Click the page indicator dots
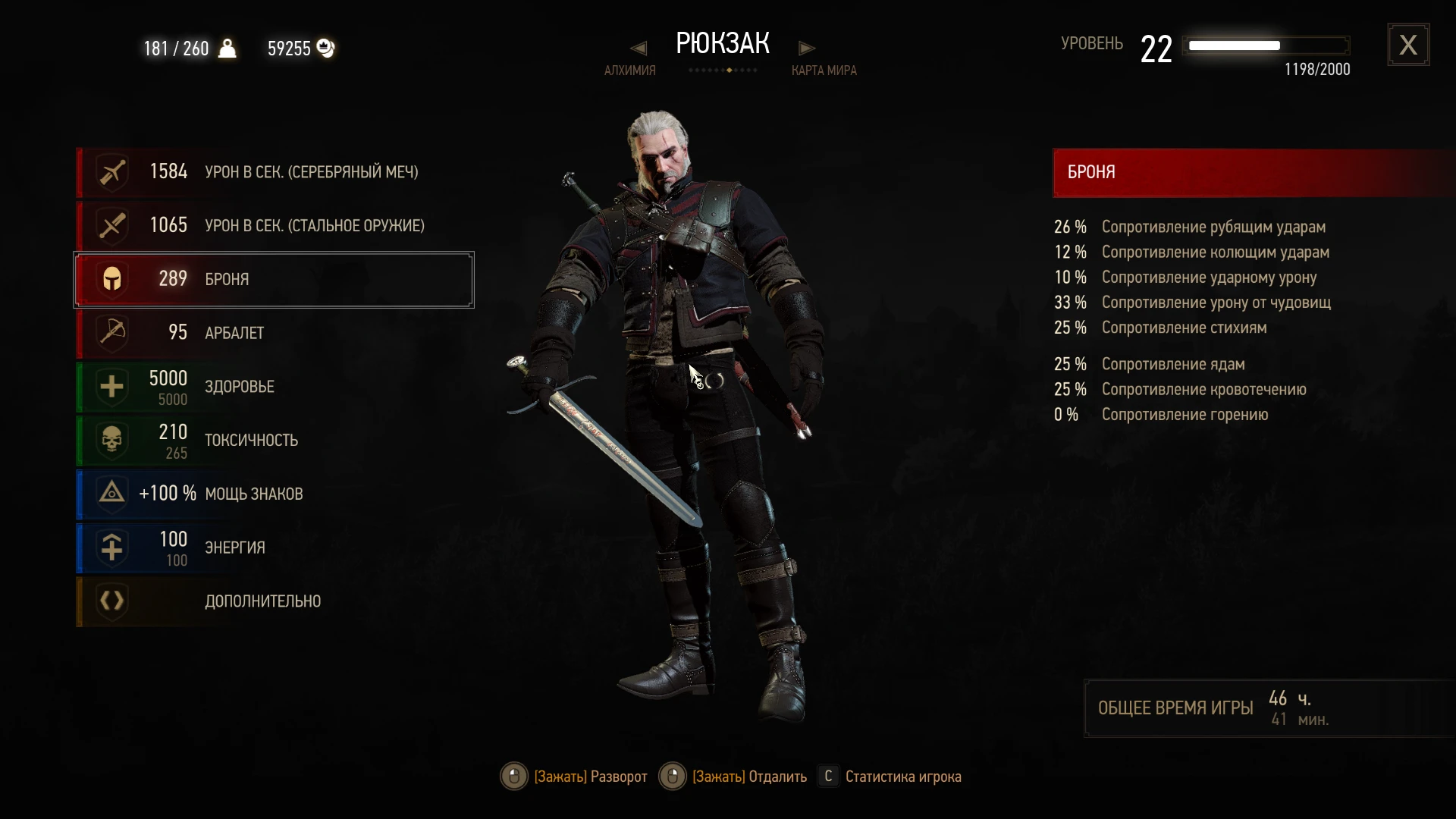The height and width of the screenshot is (819, 1456). (722, 69)
